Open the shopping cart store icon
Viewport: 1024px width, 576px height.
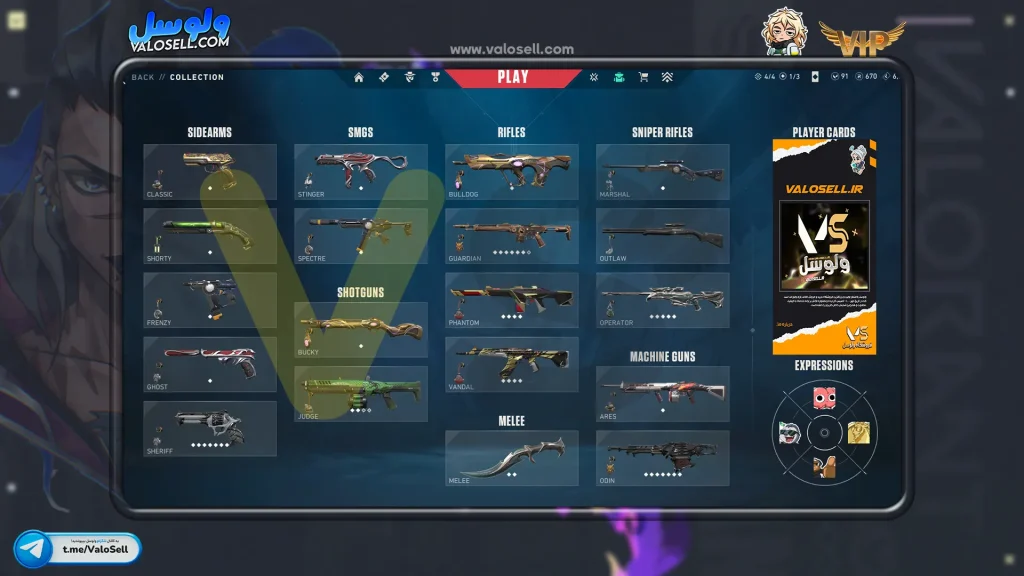click(x=643, y=77)
